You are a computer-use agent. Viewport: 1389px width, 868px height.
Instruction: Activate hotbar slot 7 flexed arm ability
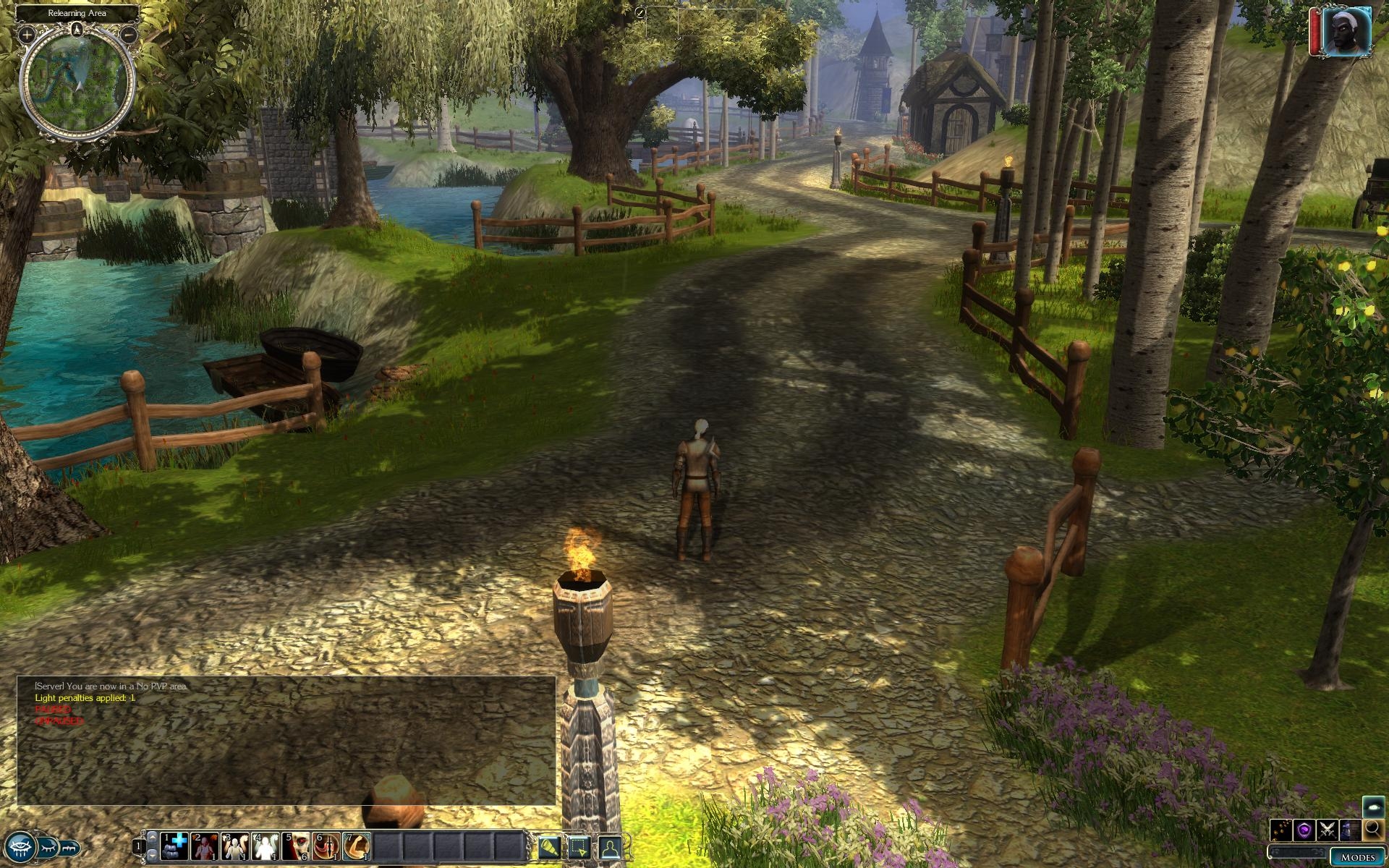[357, 846]
